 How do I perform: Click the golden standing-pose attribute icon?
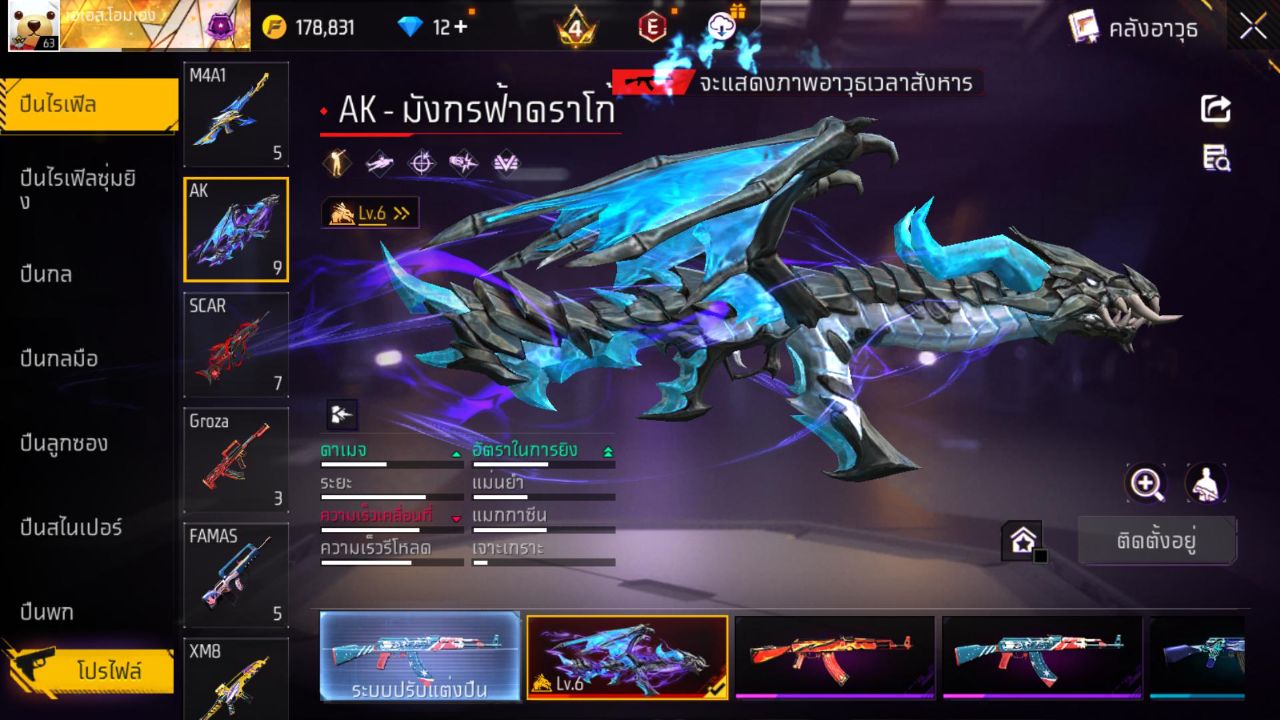click(x=335, y=162)
